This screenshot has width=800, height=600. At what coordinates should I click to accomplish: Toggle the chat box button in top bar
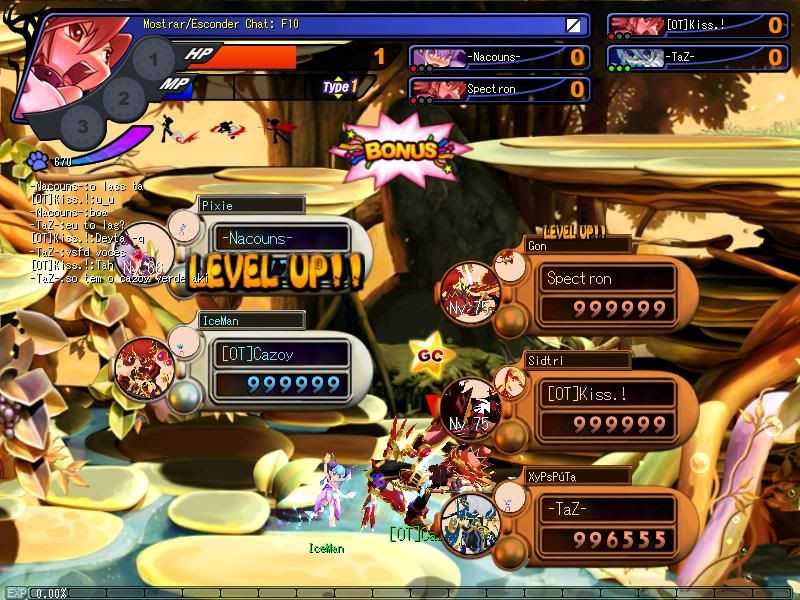coord(573,25)
